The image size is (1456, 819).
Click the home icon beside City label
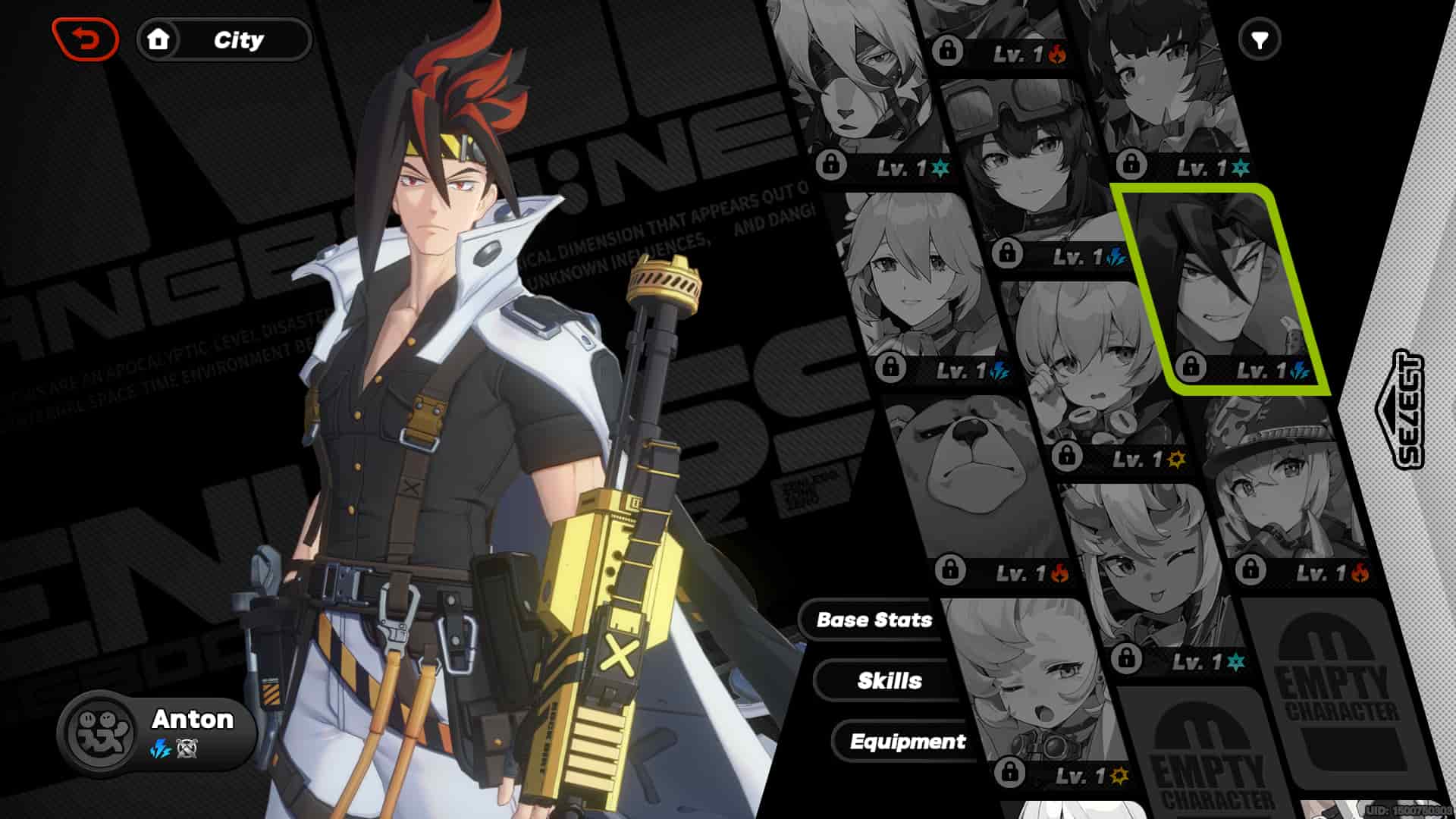click(159, 41)
